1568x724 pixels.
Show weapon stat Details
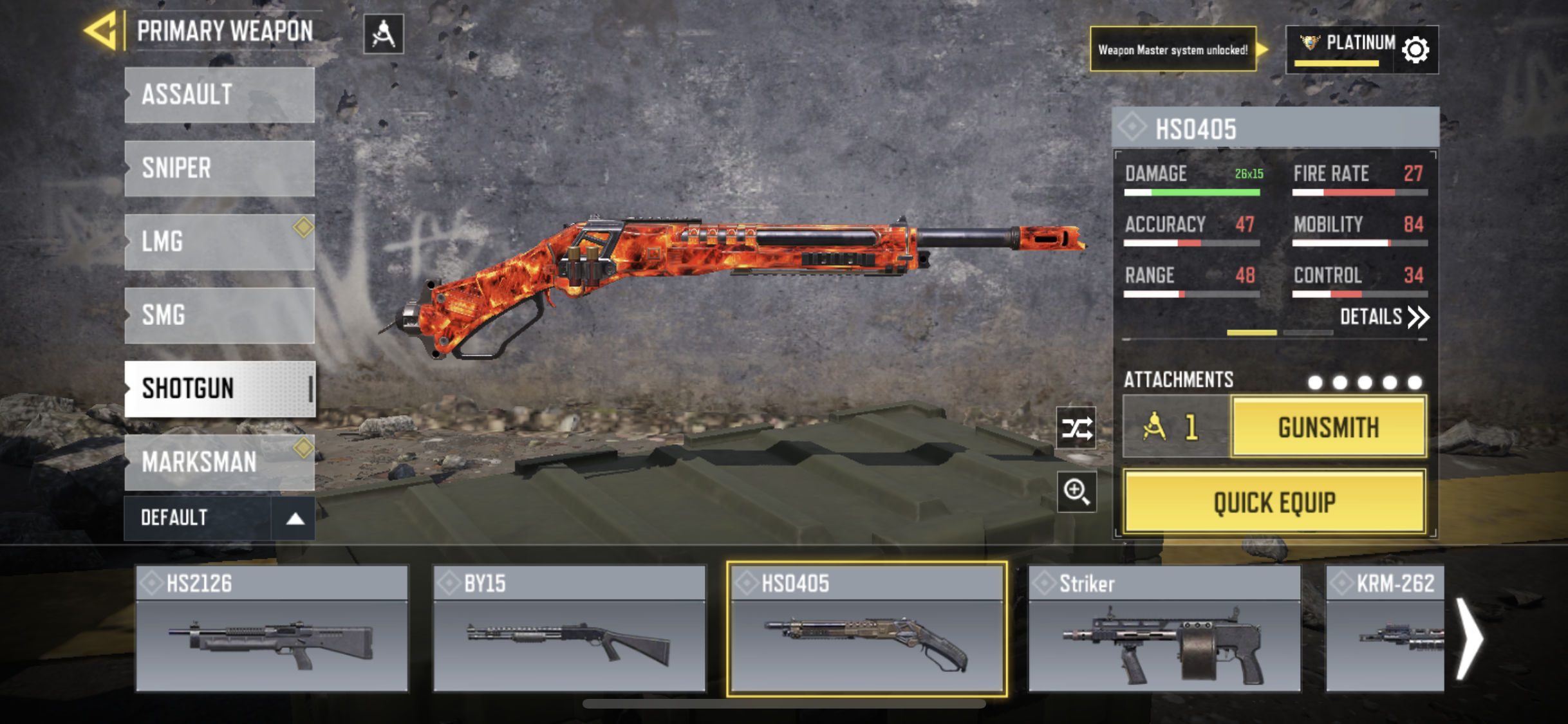1384,317
